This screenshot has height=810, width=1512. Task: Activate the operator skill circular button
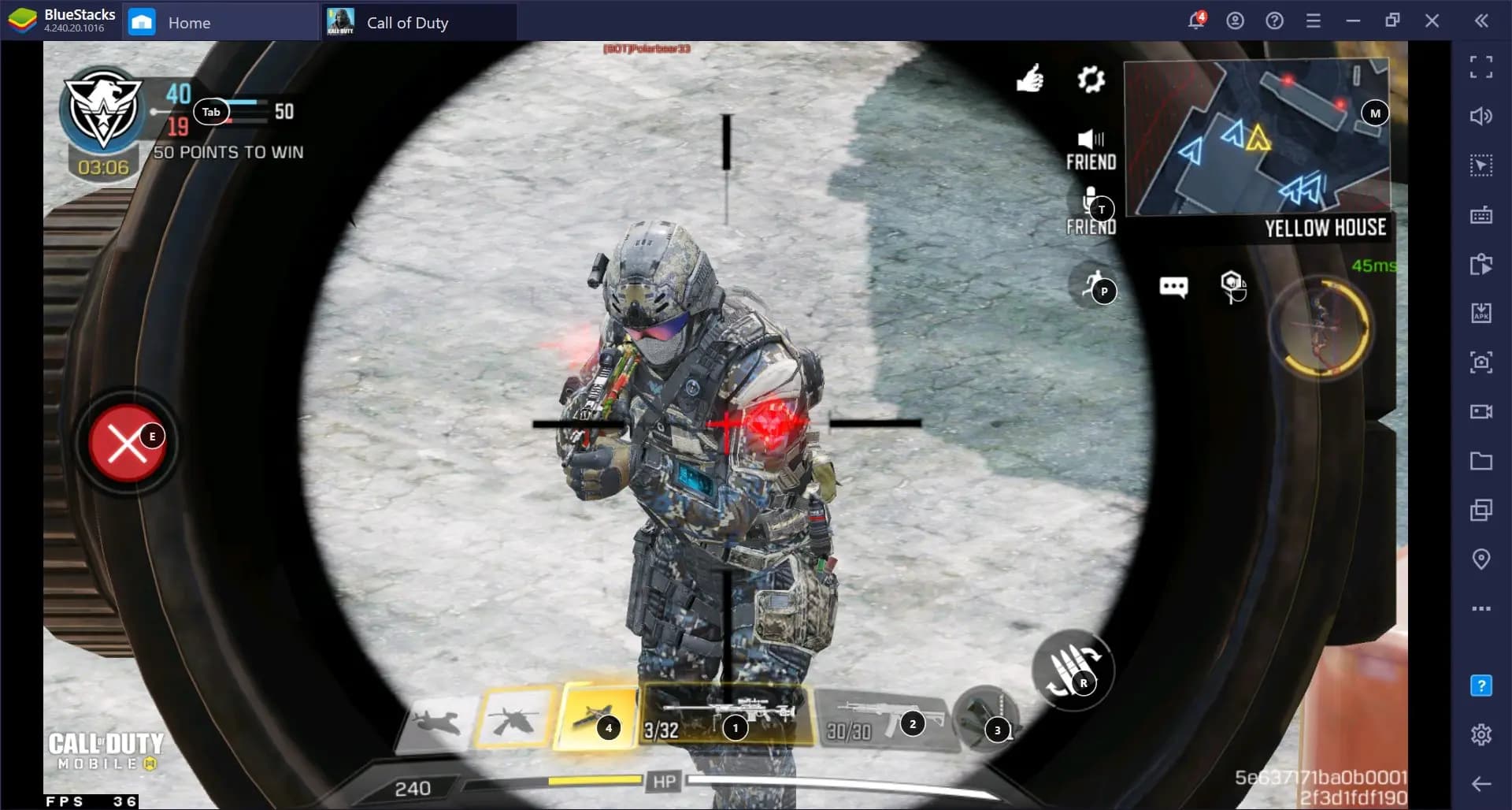pyautogui.click(x=1321, y=327)
